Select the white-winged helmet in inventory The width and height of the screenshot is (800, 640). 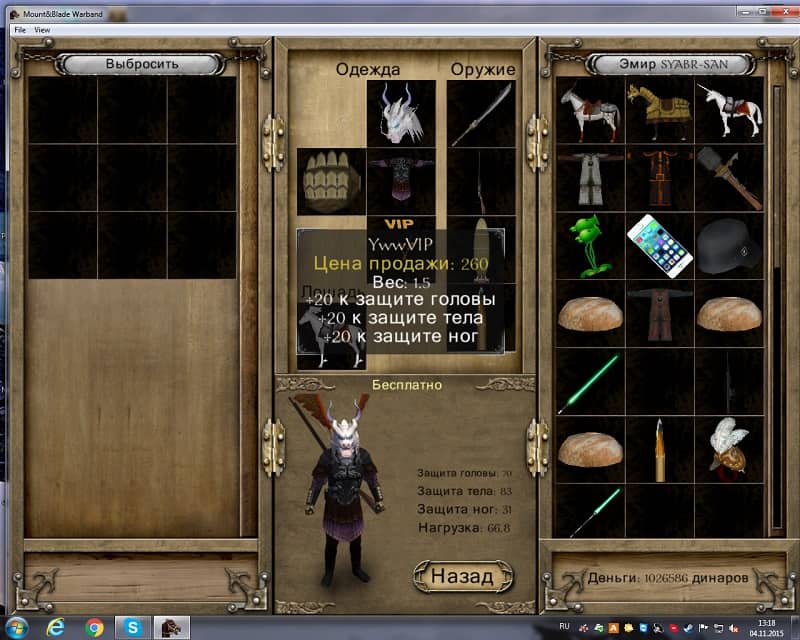point(729,449)
